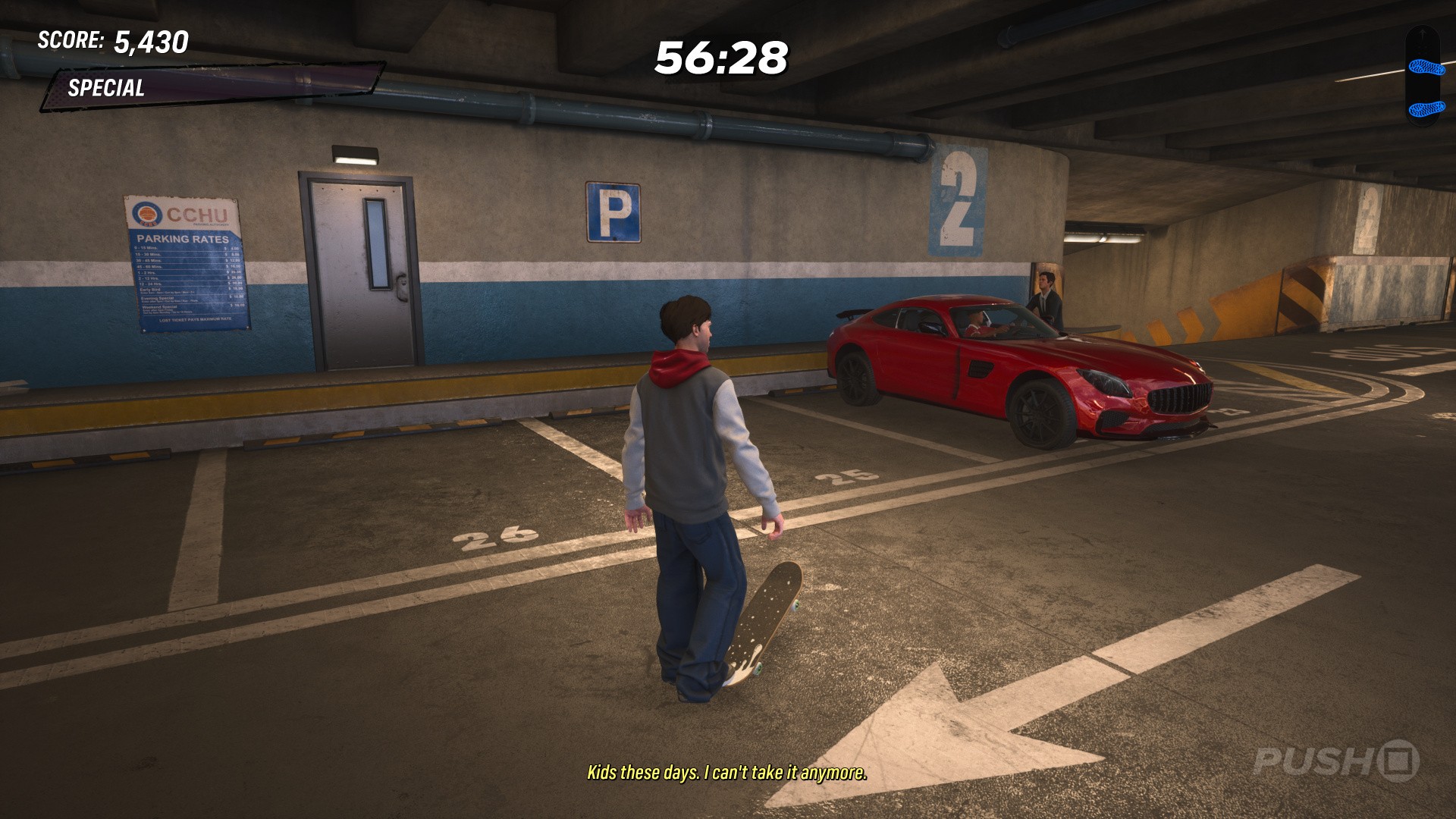Click the Push Square watermark logo
The height and width of the screenshot is (819, 1456).
(x=1335, y=761)
